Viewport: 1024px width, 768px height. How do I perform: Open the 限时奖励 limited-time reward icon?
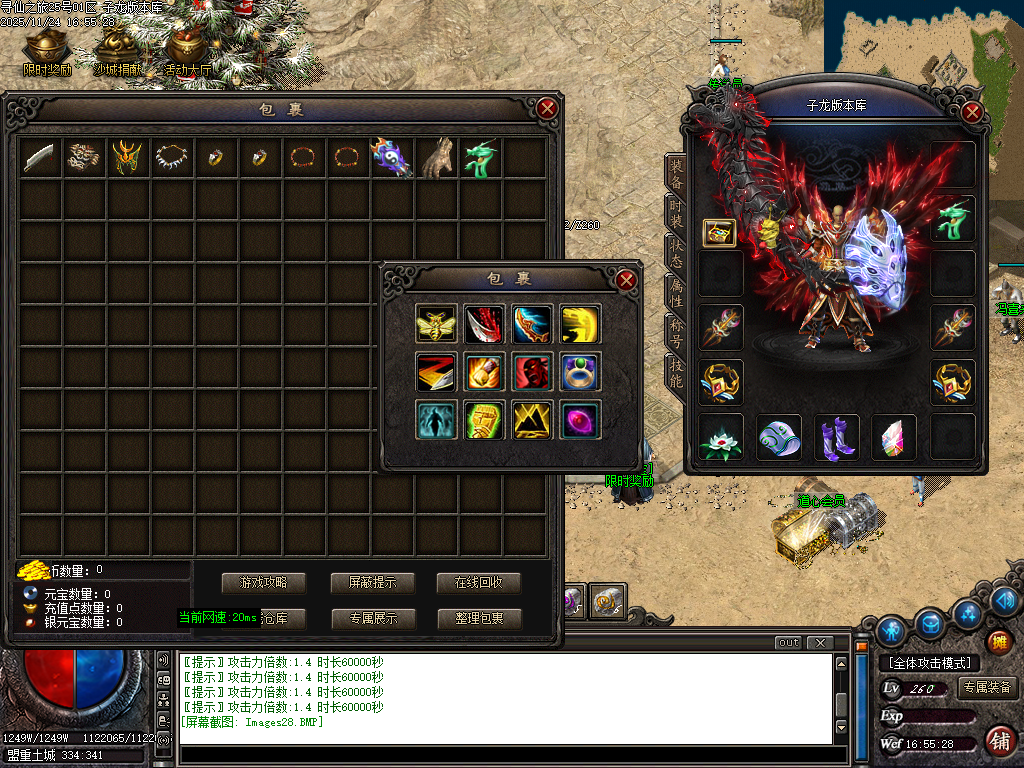(x=47, y=52)
